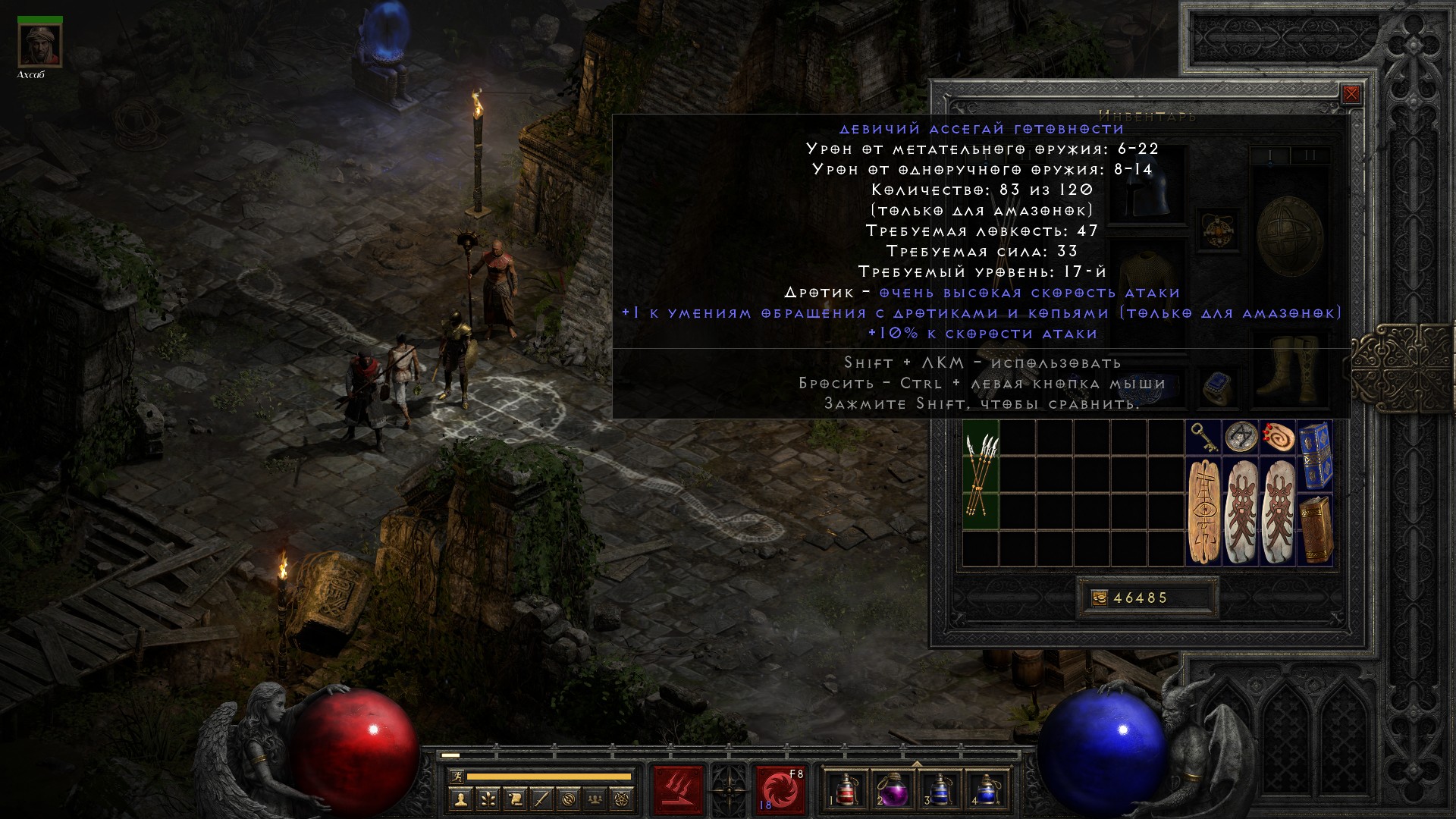Select the spiral charm with red dots
Screen dimensions: 1456x819
click(x=1278, y=438)
